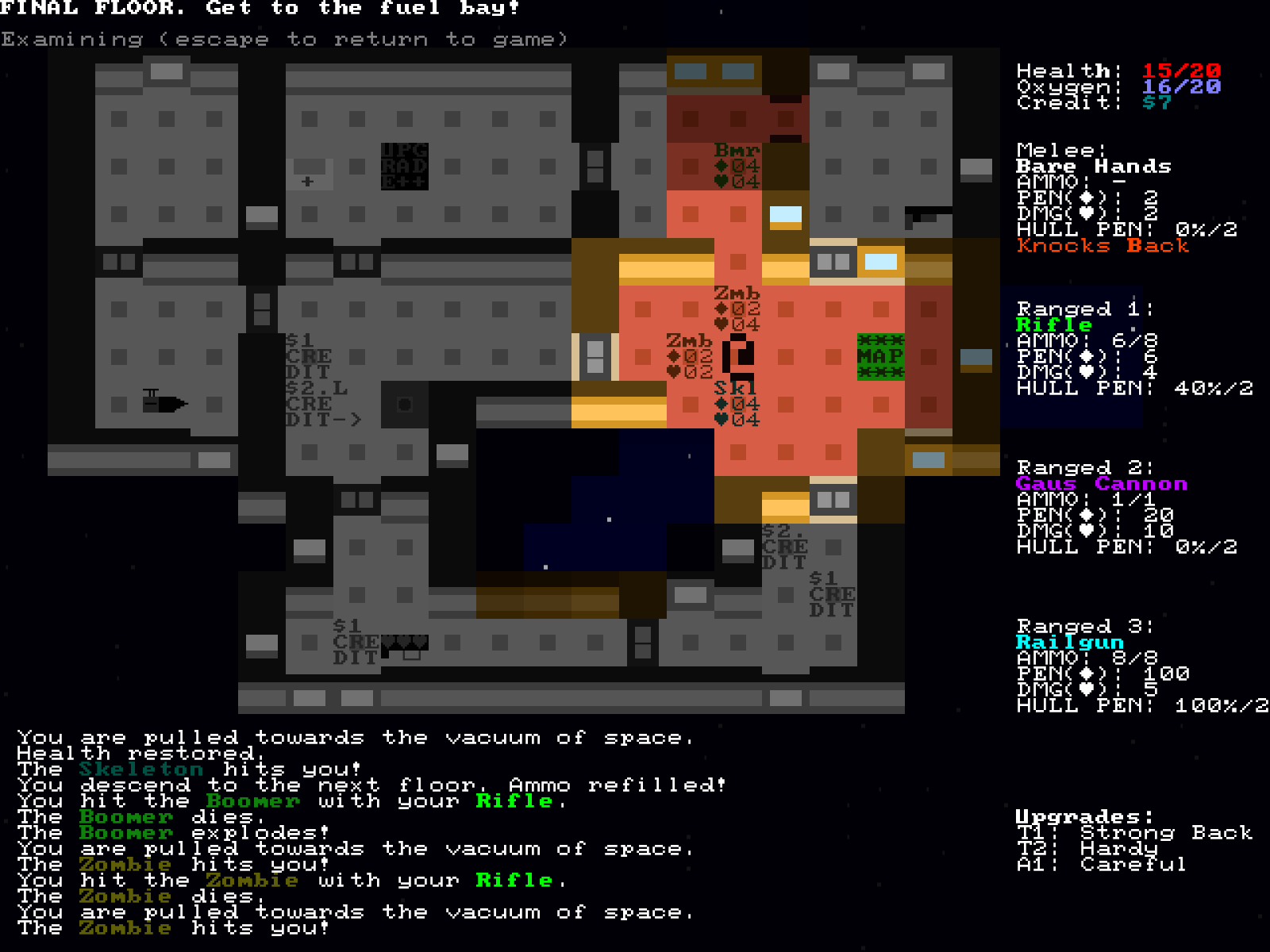Enable the Gaus Cannon weapon slot
The height and width of the screenshot is (952, 1270).
coord(1103,484)
